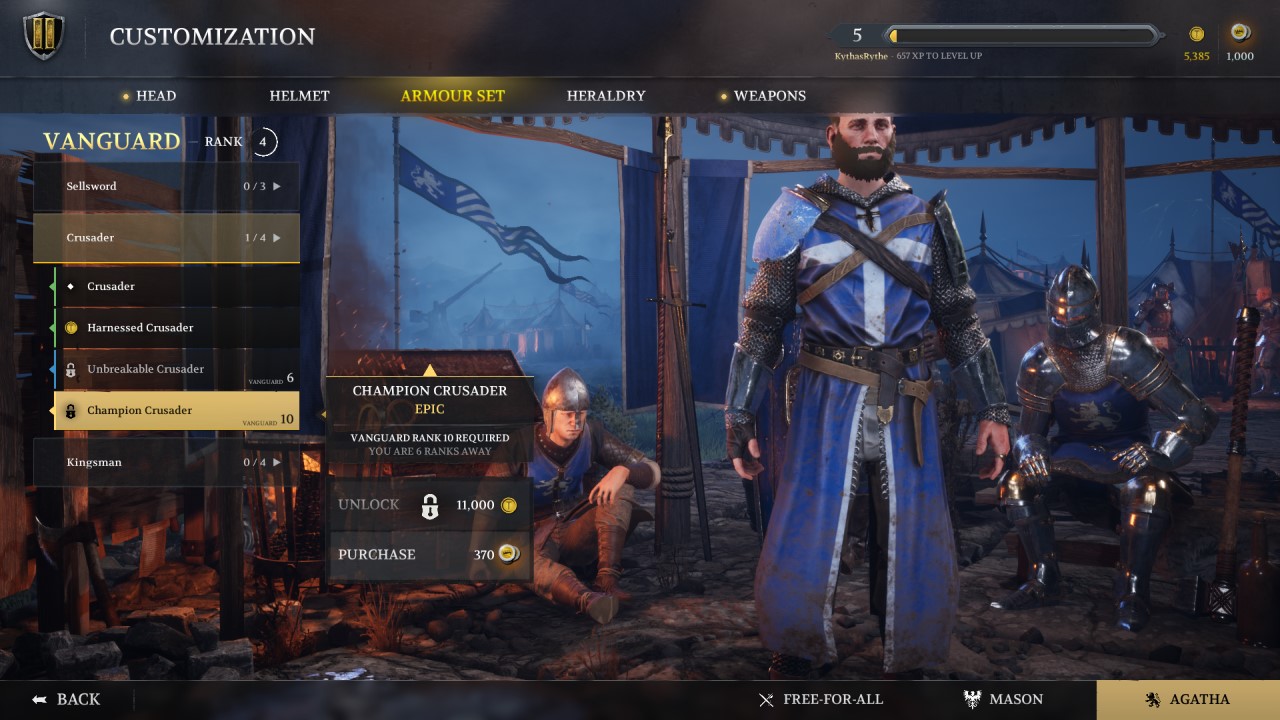Screen dimensions: 1280x720
Task: Open the HELMET customization tab
Action: [298, 95]
